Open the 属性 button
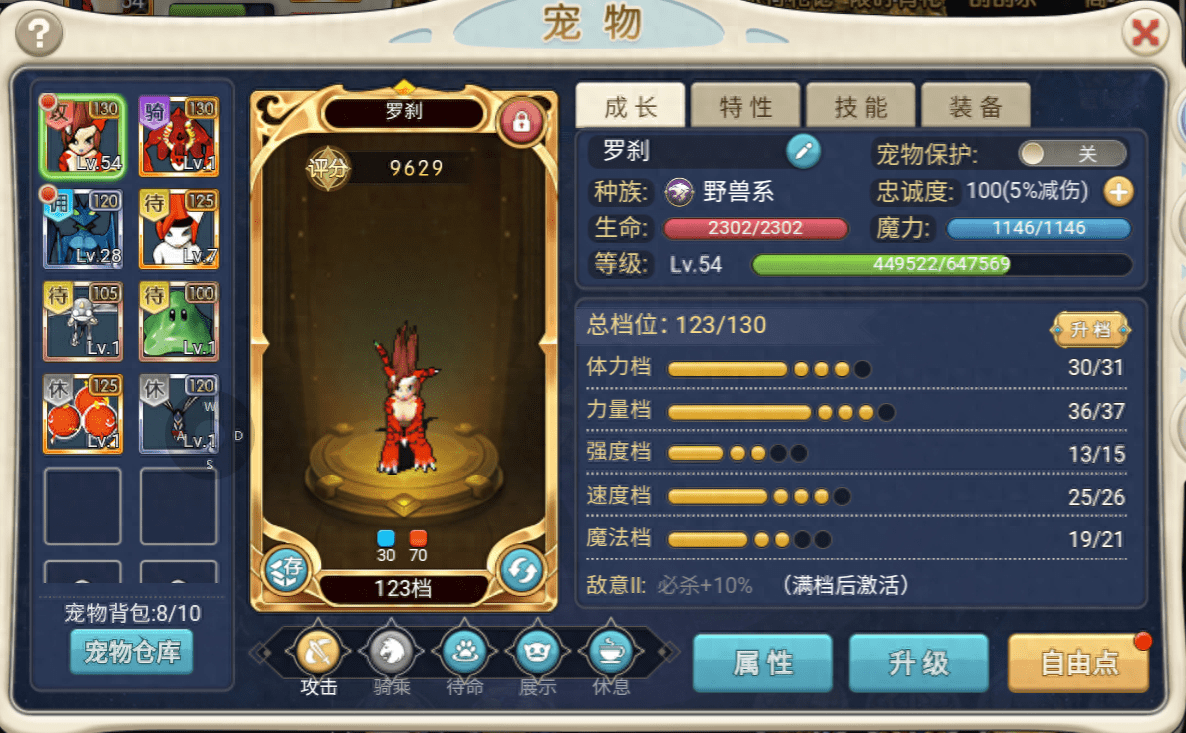Image resolution: width=1186 pixels, height=733 pixels. tap(763, 663)
